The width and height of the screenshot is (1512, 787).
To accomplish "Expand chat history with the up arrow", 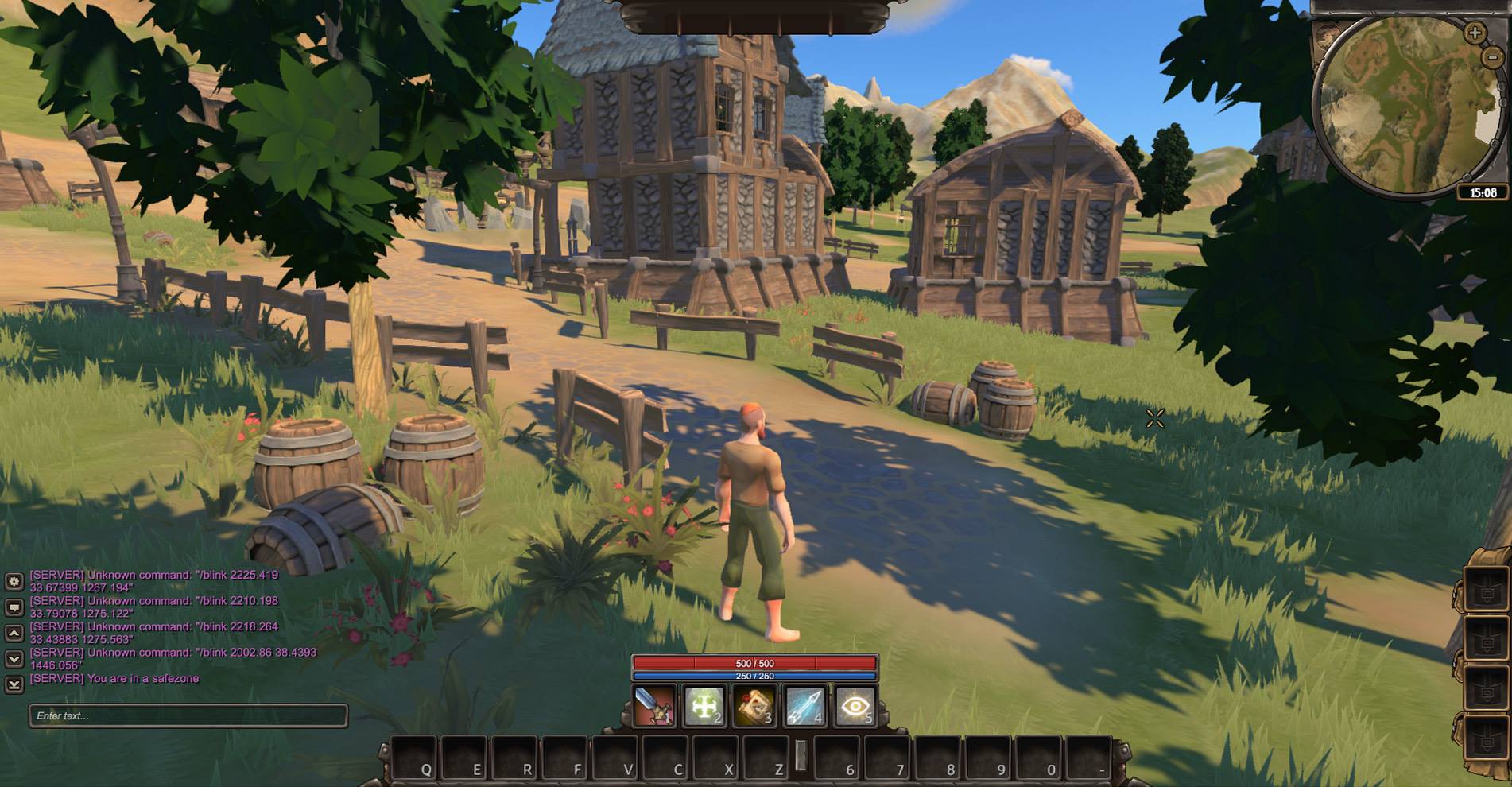I will 14,632.
